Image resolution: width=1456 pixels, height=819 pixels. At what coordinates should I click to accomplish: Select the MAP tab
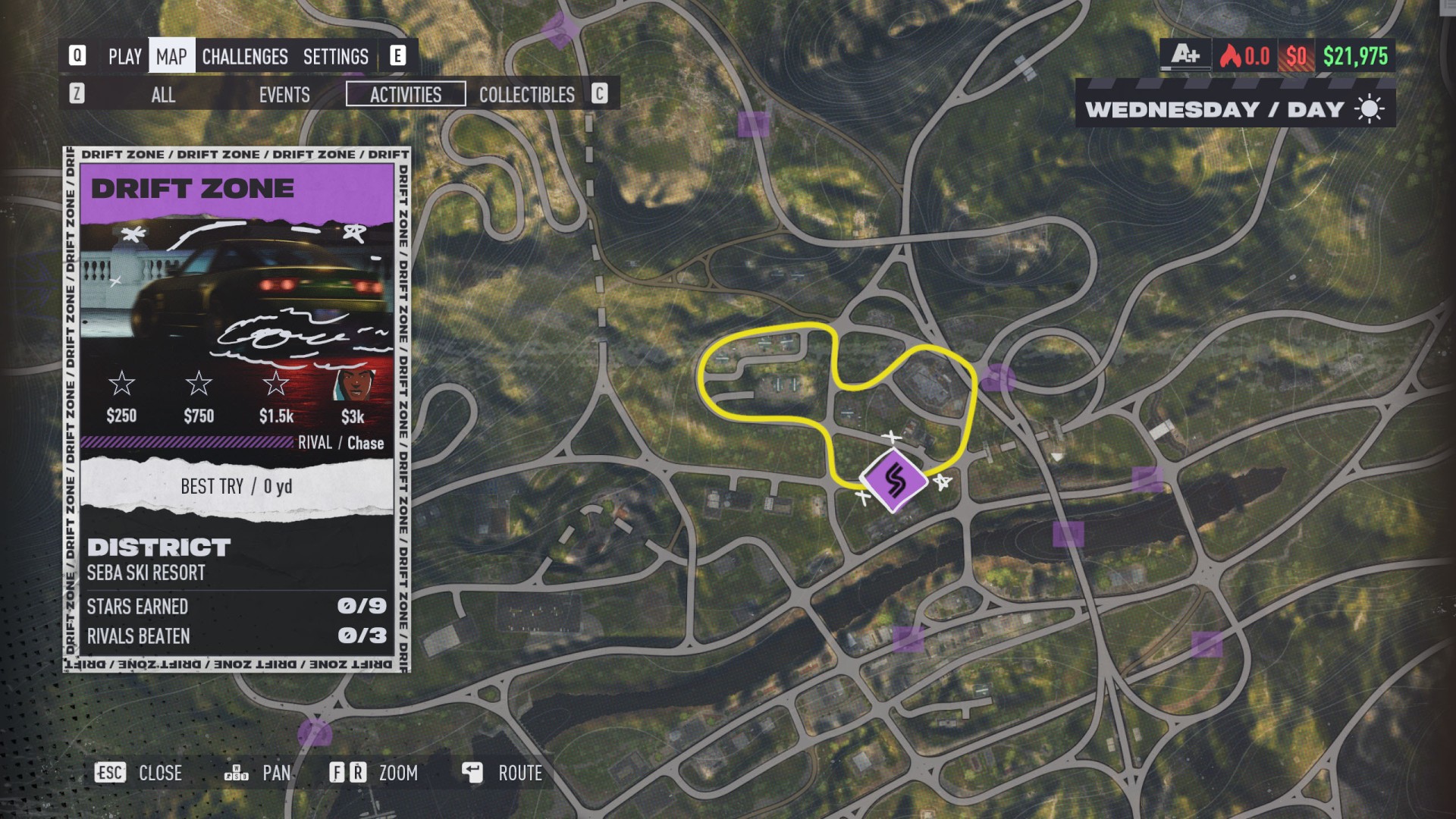point(171,57)
